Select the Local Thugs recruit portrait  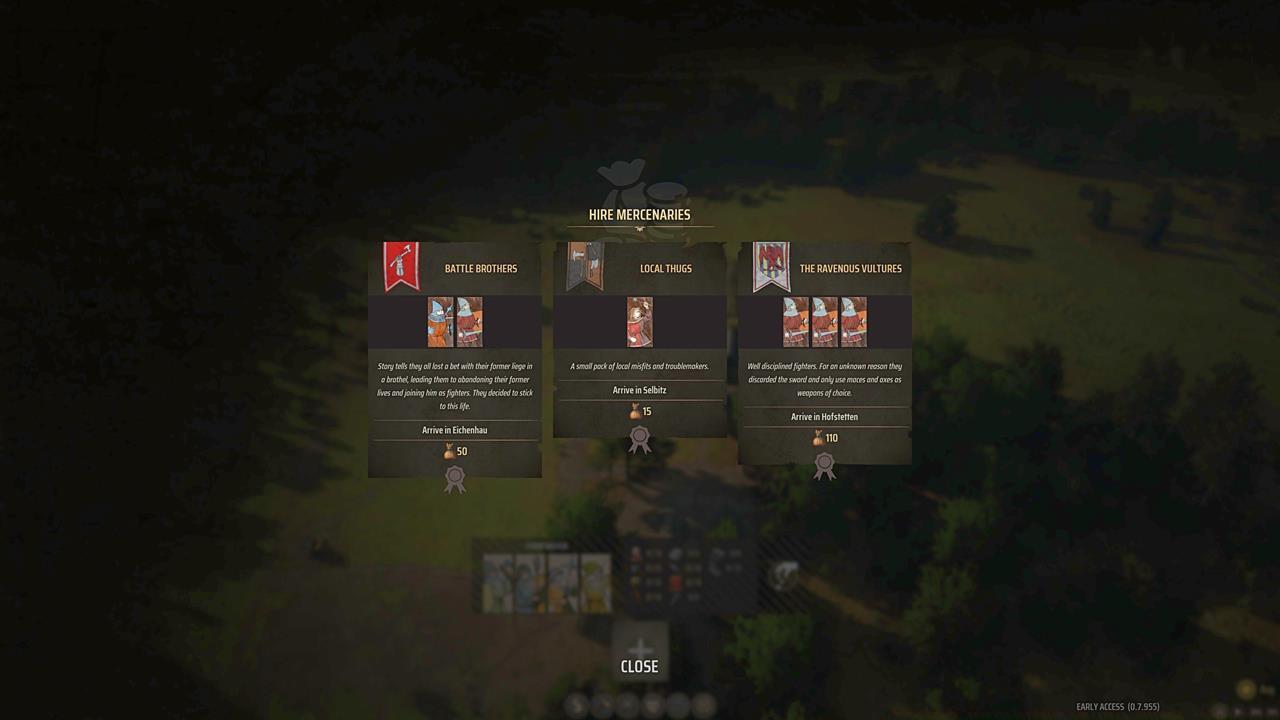pos(639,321)
